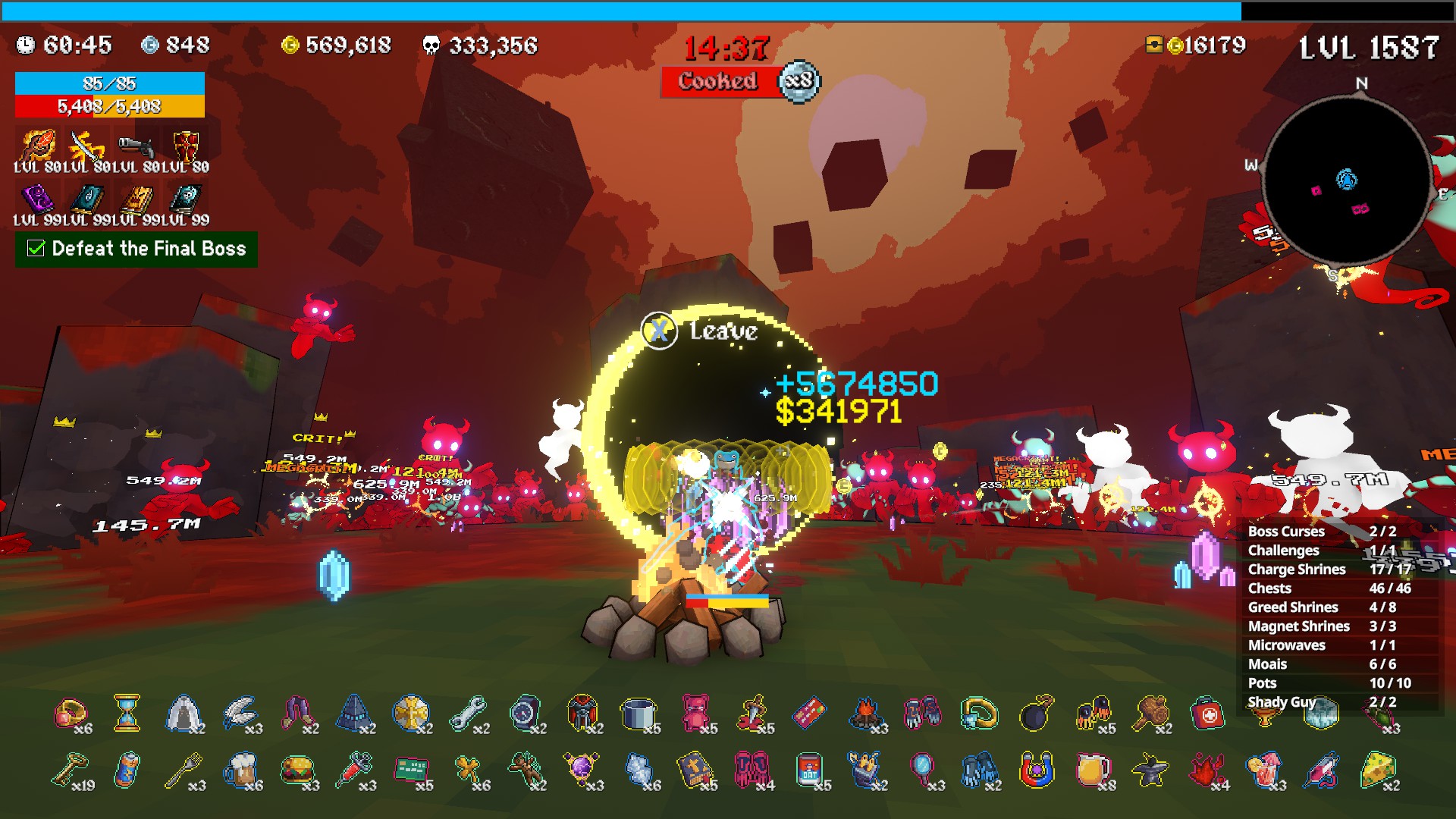Choose the cheese wedge item
This screenshot has height=819, width=1456.
pyautogui.click(x=1378, y=770)
